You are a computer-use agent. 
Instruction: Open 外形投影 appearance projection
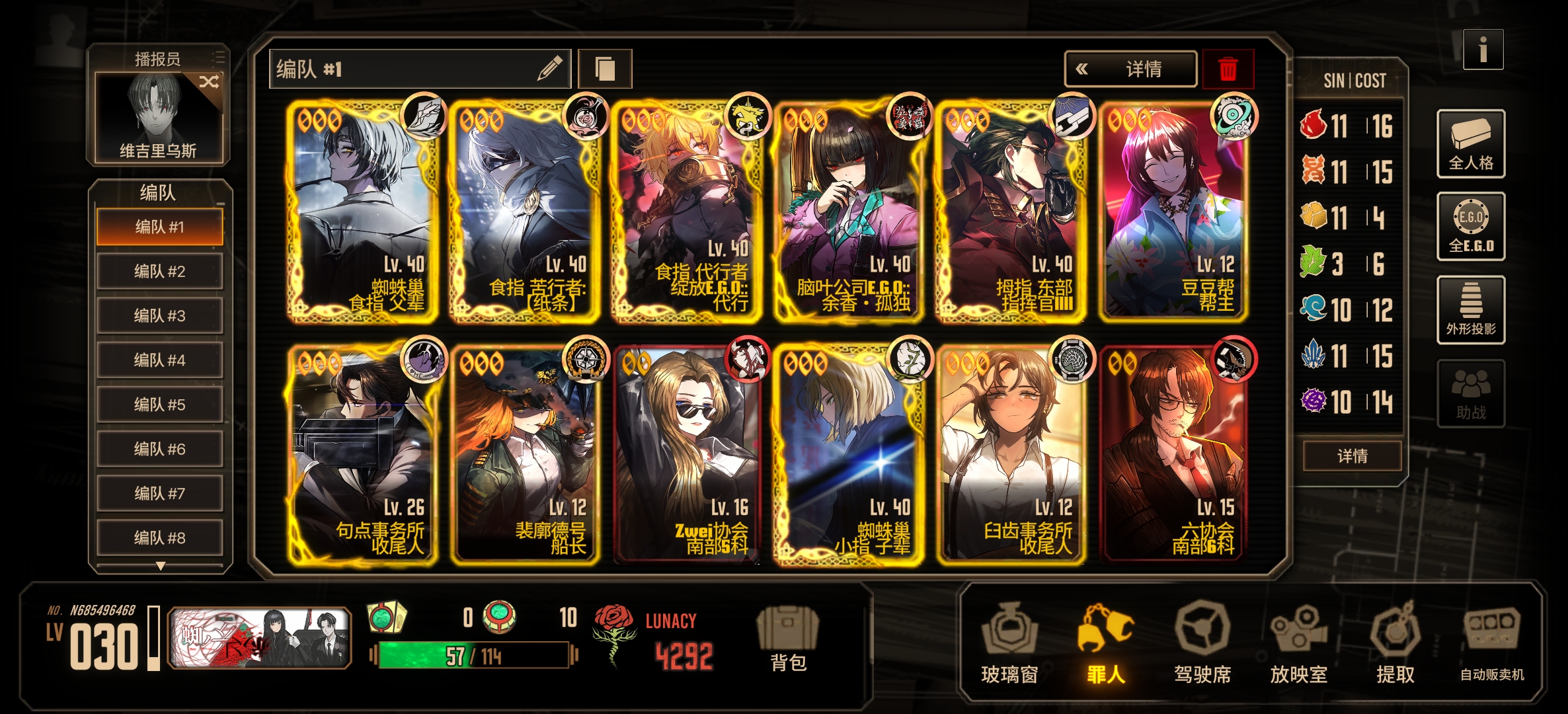(x=1471, y=310)
